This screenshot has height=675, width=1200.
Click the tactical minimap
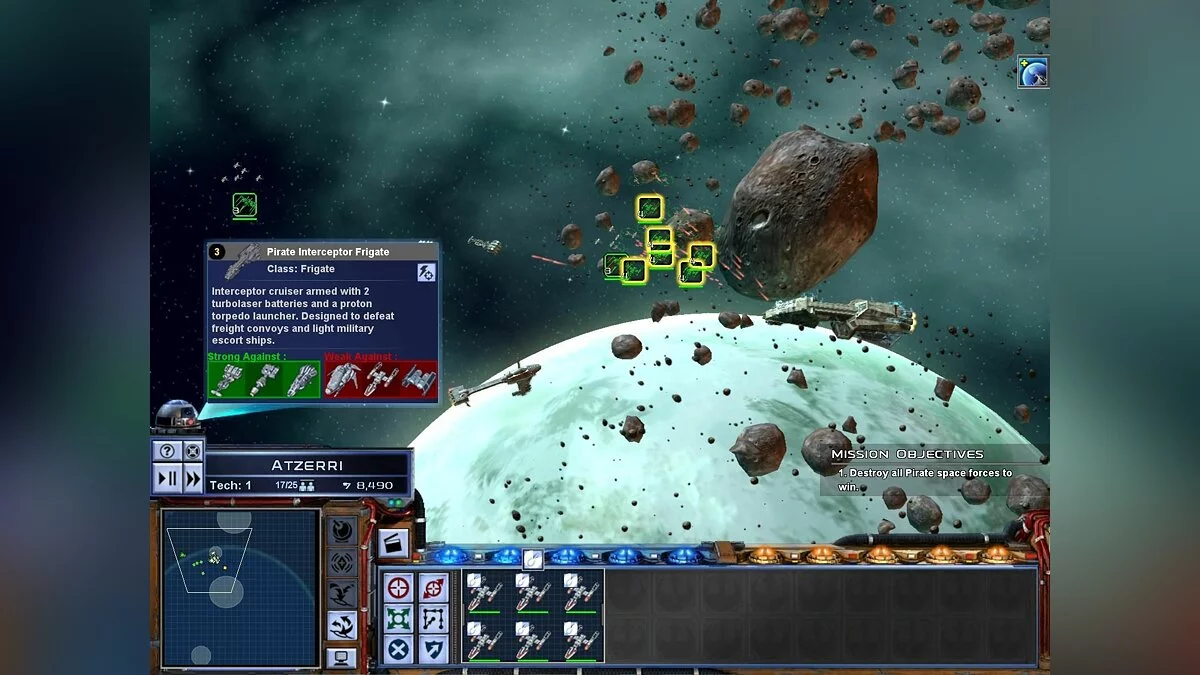240,588
